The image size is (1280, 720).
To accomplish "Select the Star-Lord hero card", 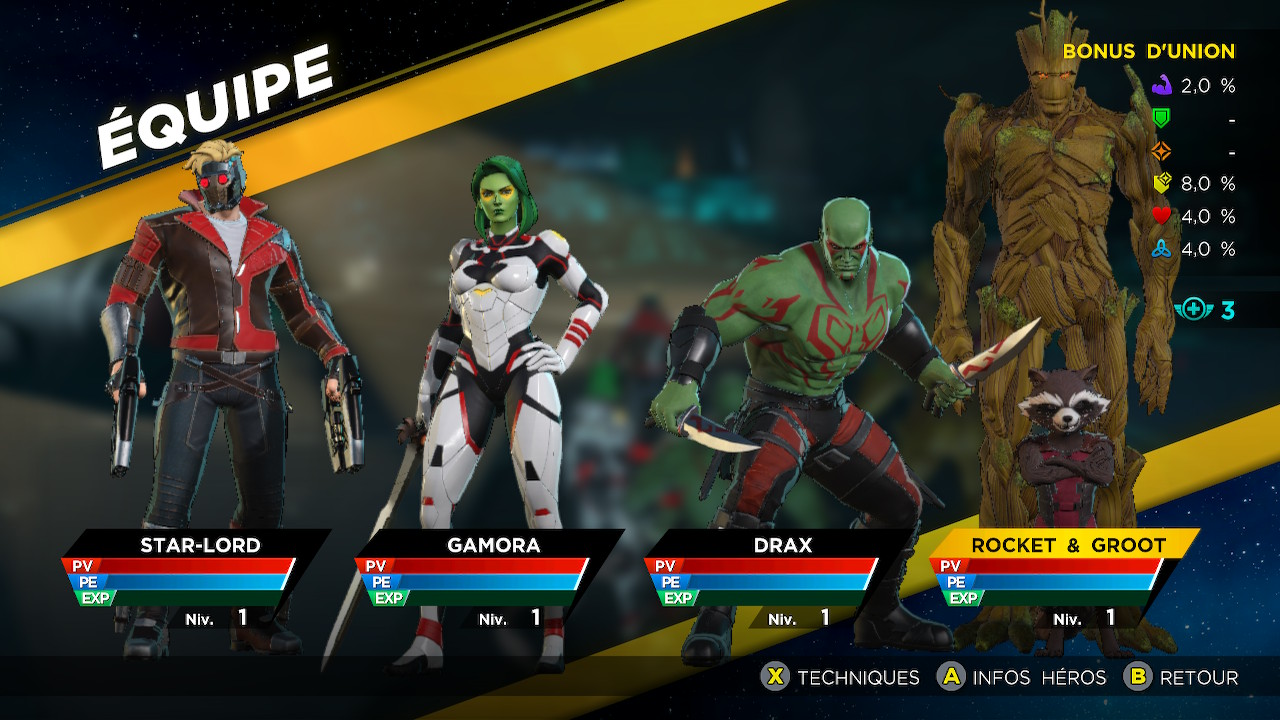I will 199,546.
